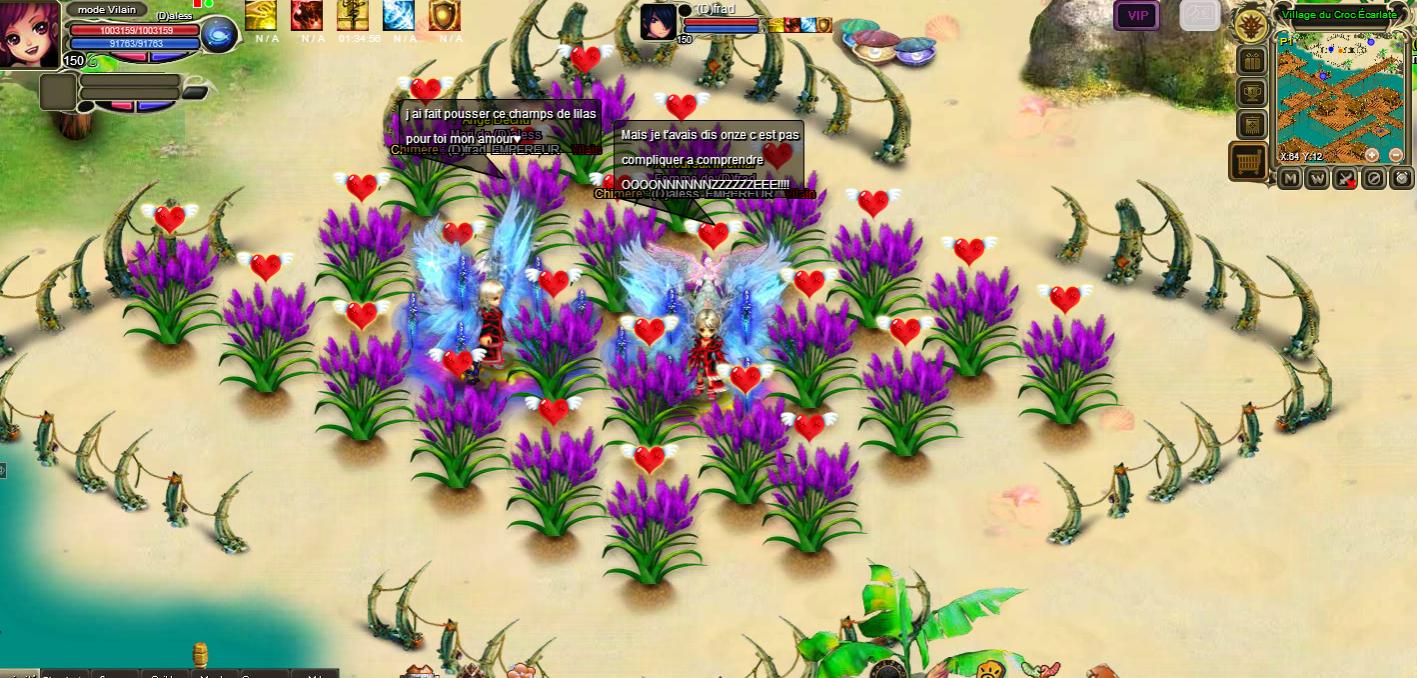
Task: Zoom out the minimap with minus button
Action: [1396, 155]
